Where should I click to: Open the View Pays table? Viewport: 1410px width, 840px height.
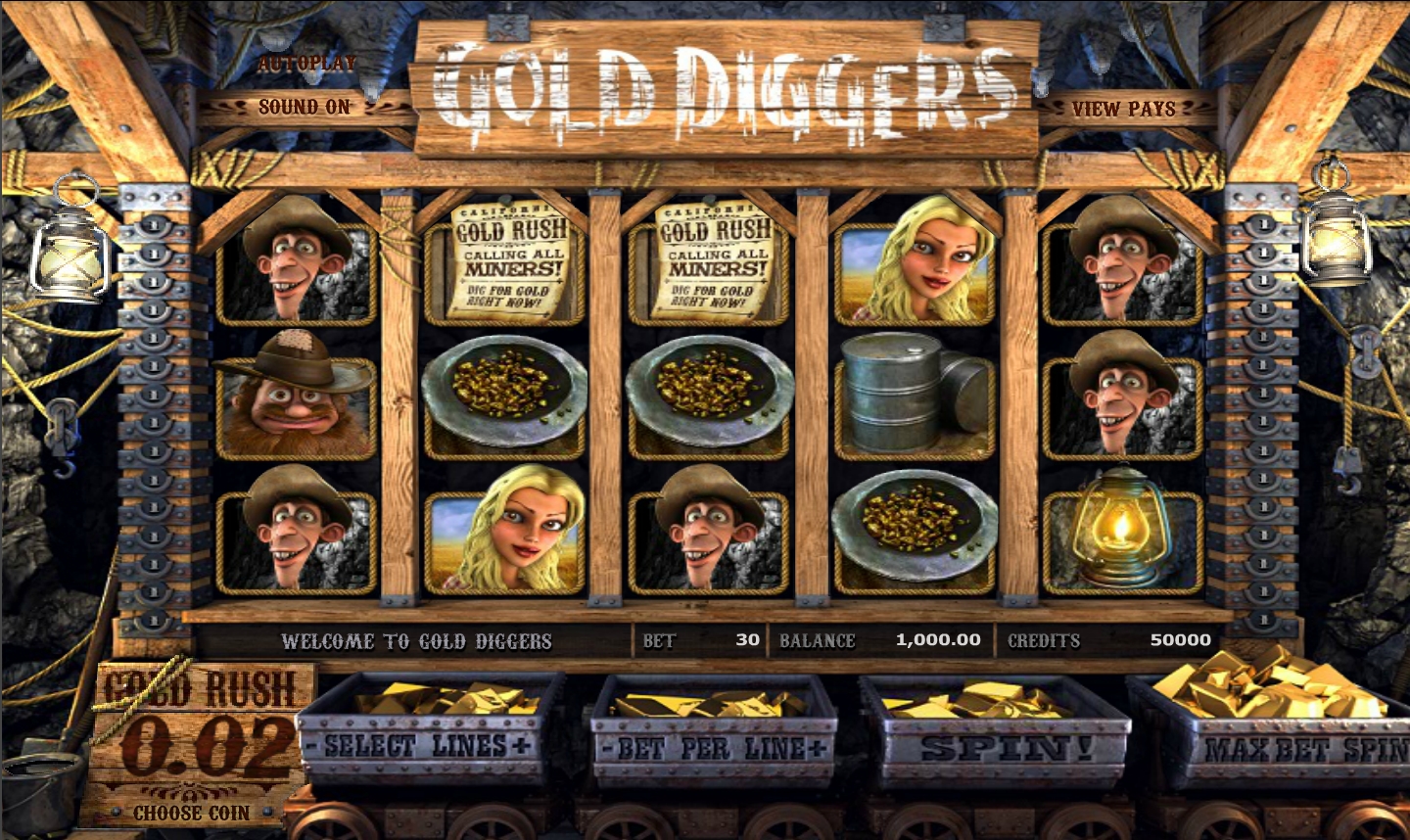click(1123, 109)
